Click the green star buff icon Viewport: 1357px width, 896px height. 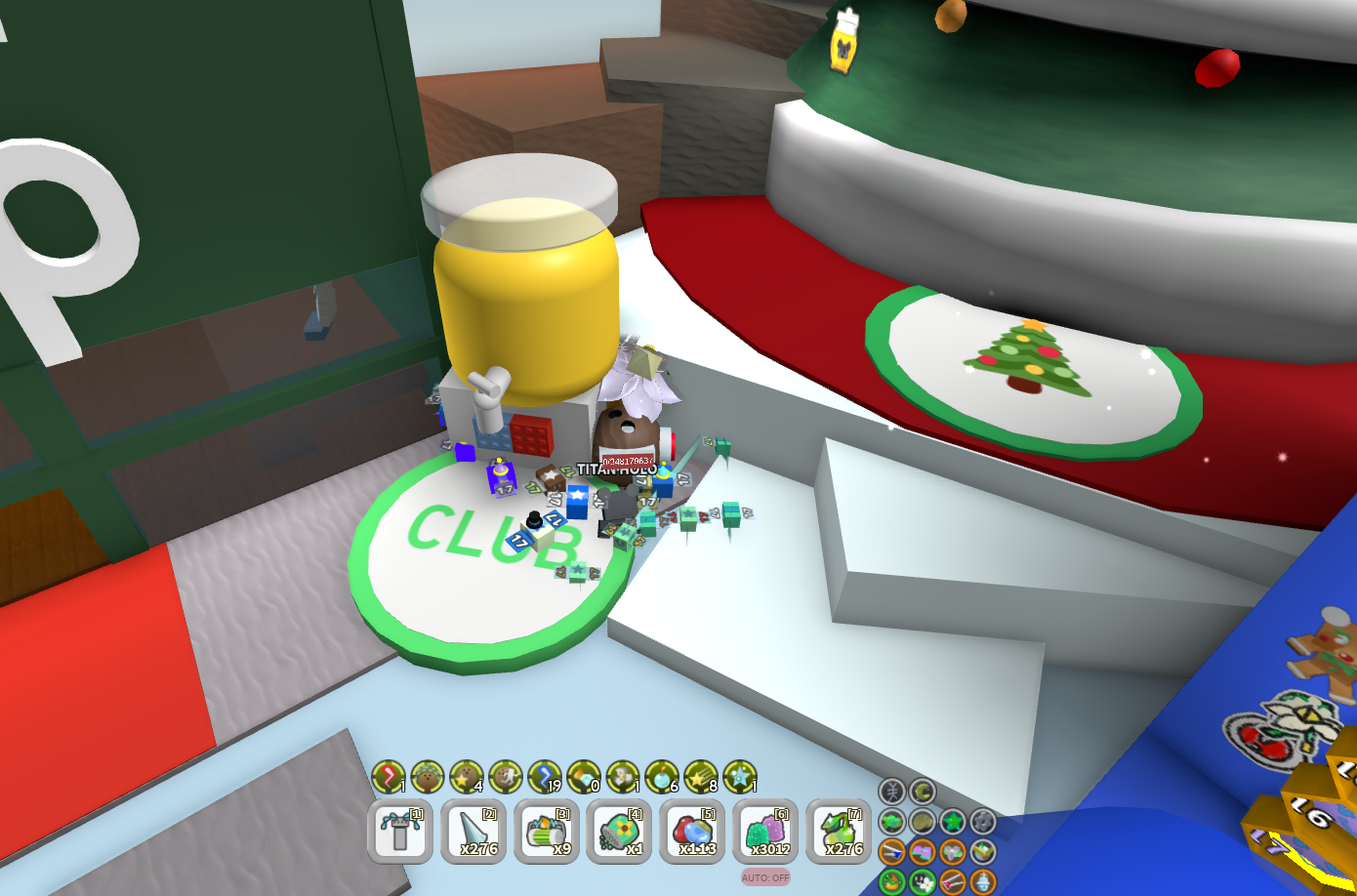[954, 821]
